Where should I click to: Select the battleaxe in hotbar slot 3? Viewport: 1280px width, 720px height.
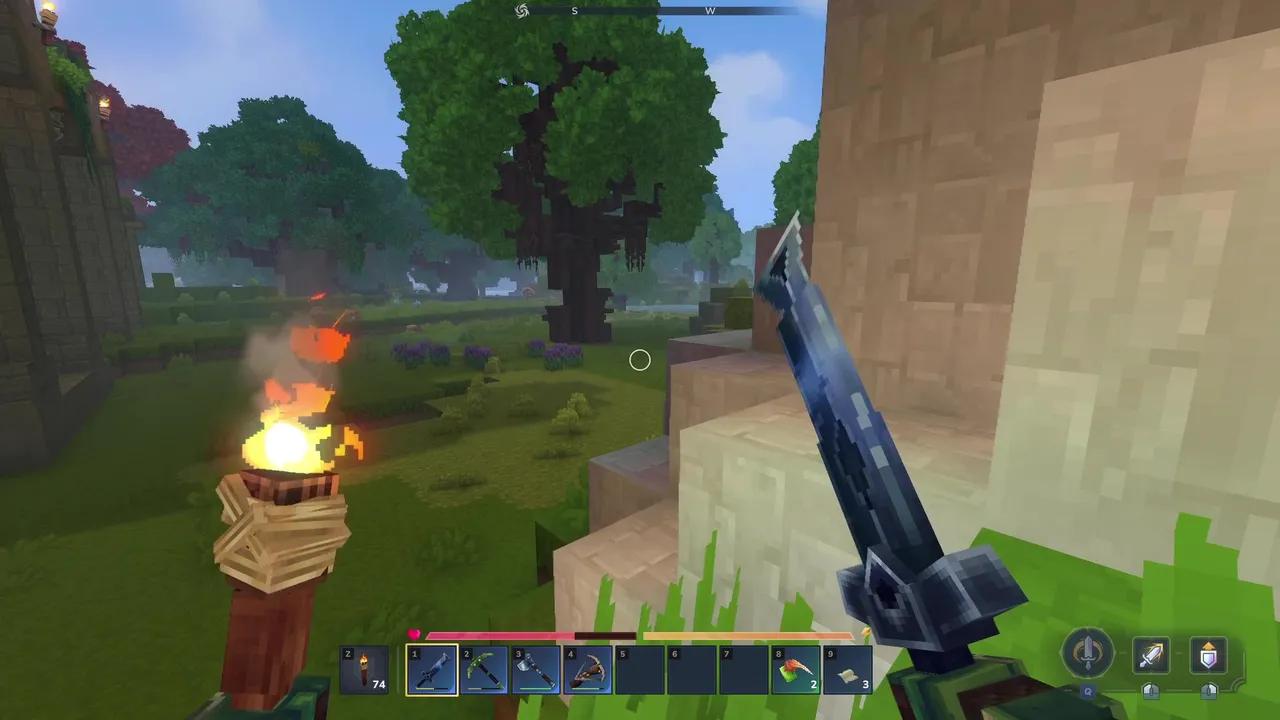536,668
